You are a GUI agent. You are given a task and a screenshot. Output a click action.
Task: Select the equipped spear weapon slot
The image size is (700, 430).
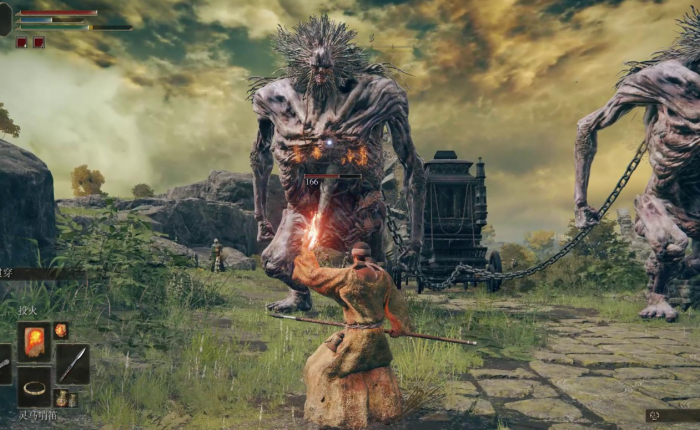[x=72, y=364]
